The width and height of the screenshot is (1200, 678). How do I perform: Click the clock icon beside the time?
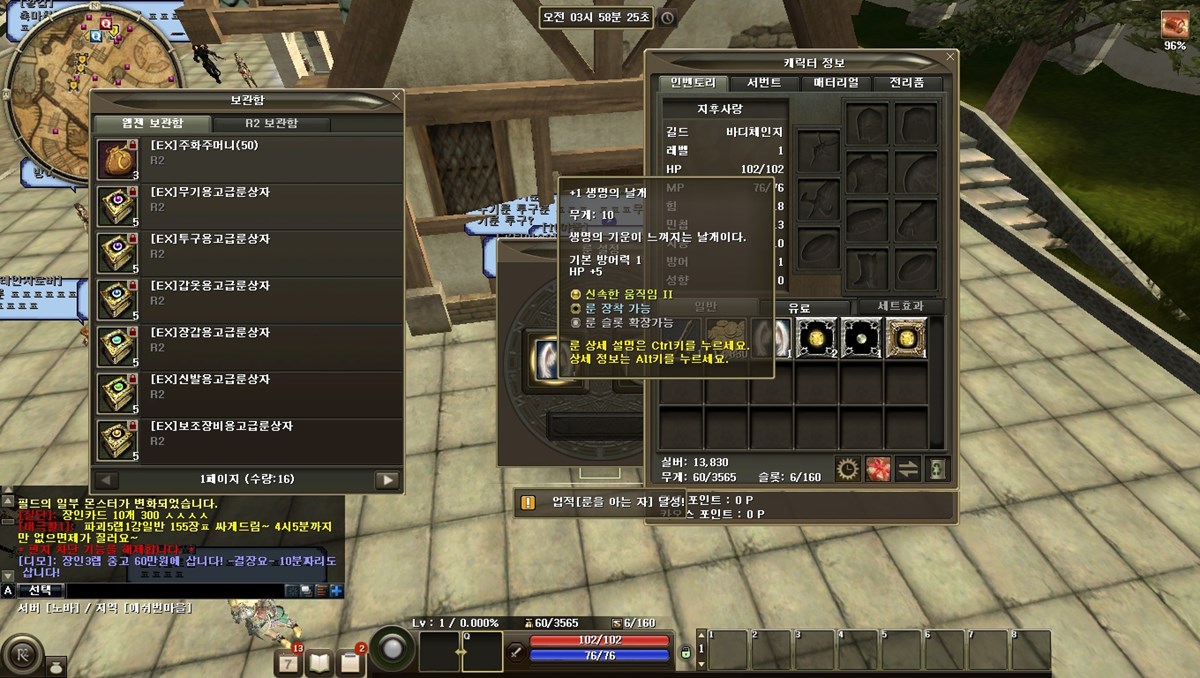click(667, 18)
